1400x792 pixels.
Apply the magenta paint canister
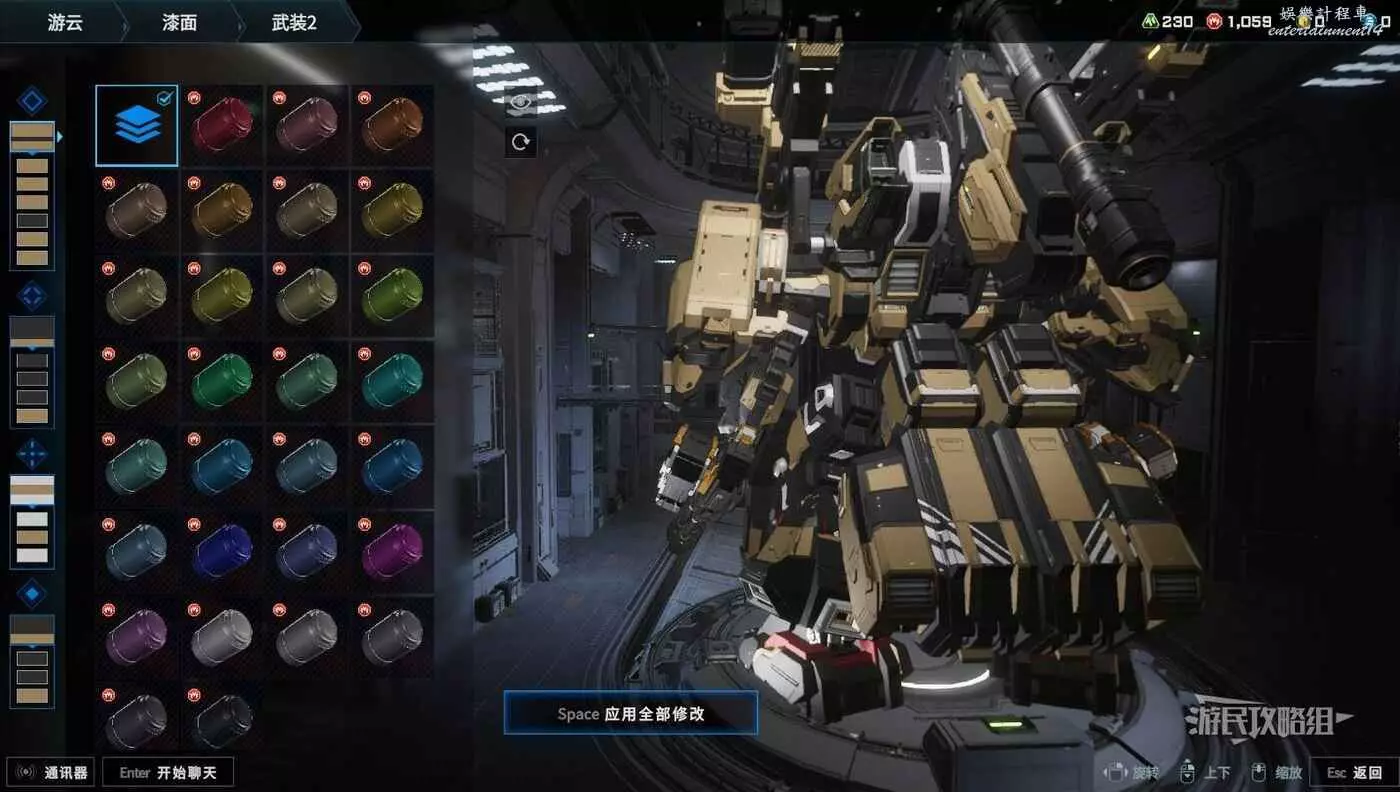(x=392, y=552)
